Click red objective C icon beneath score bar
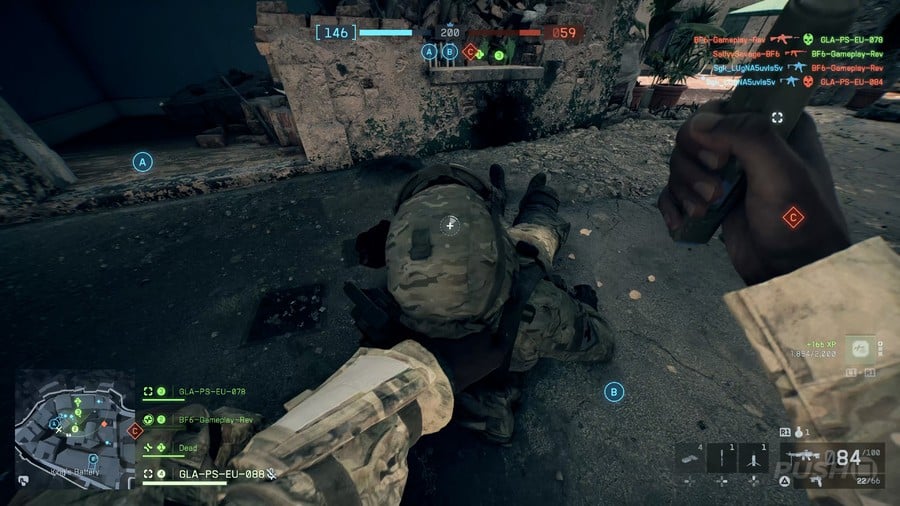Image resolution: width=900 pixels, height=506 pixels. (469, 52)
